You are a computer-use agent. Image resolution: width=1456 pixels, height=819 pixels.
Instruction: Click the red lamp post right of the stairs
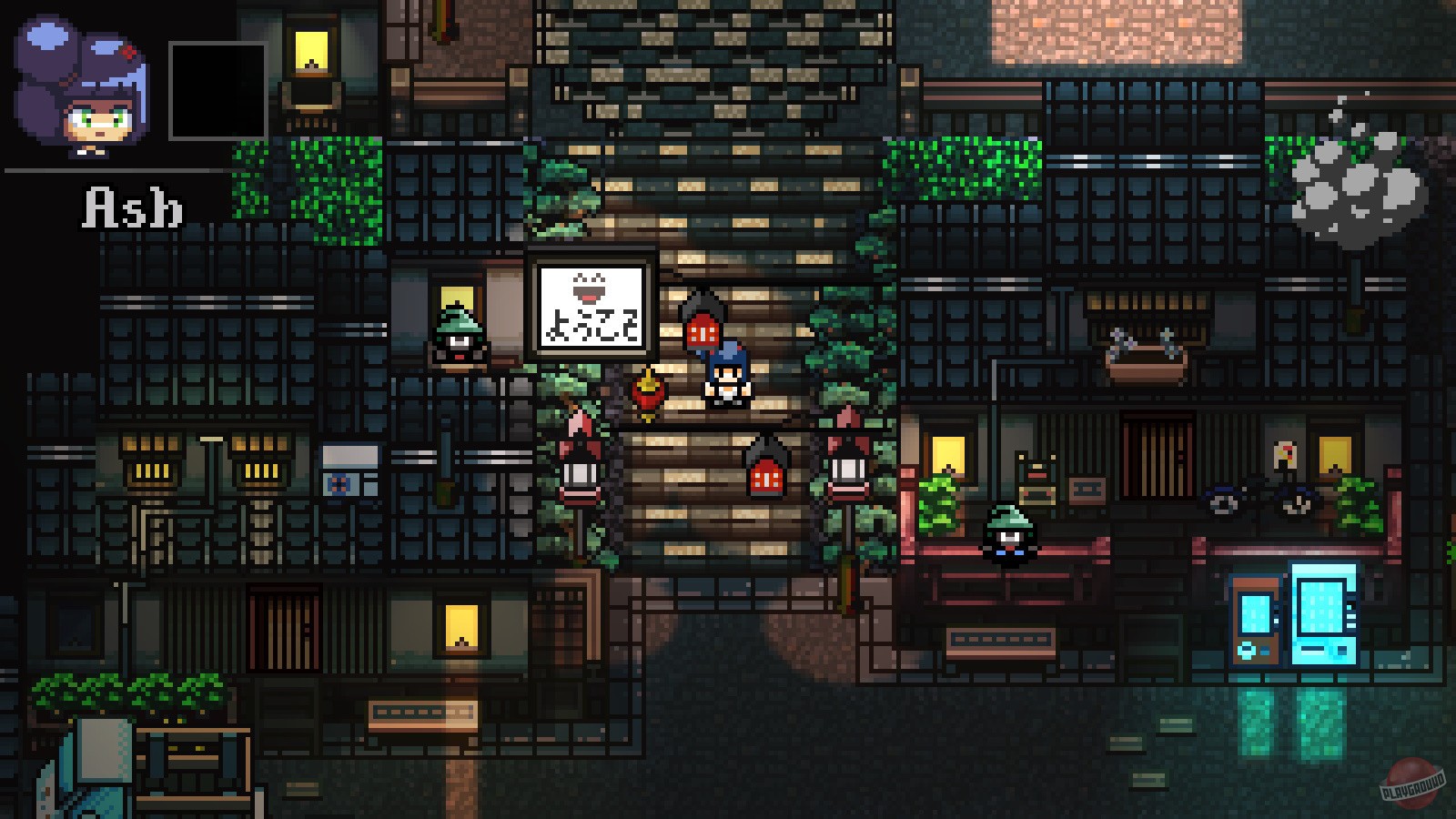[849, 464]
